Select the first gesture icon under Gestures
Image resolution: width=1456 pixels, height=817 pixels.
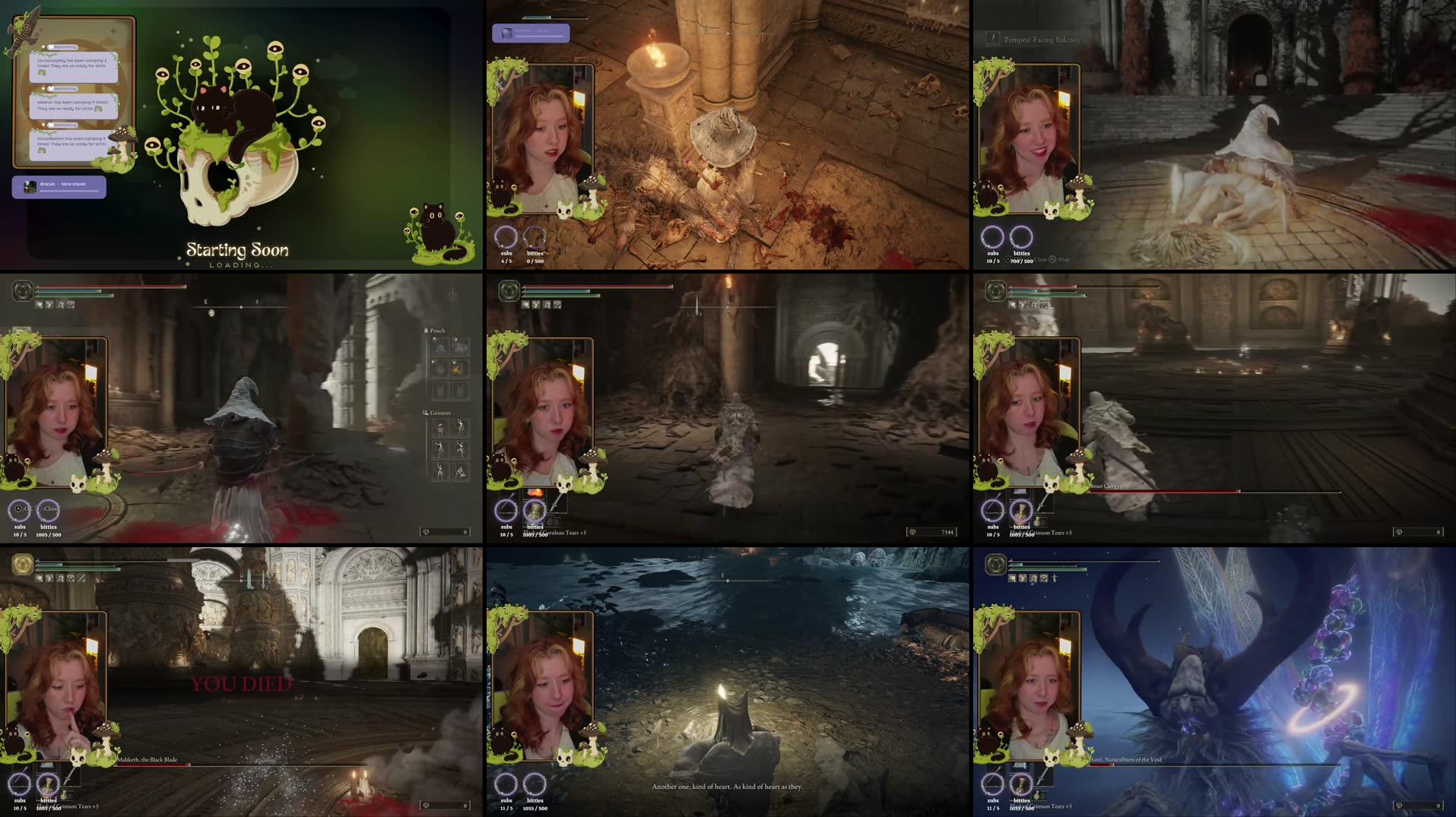tap(441, 427)
